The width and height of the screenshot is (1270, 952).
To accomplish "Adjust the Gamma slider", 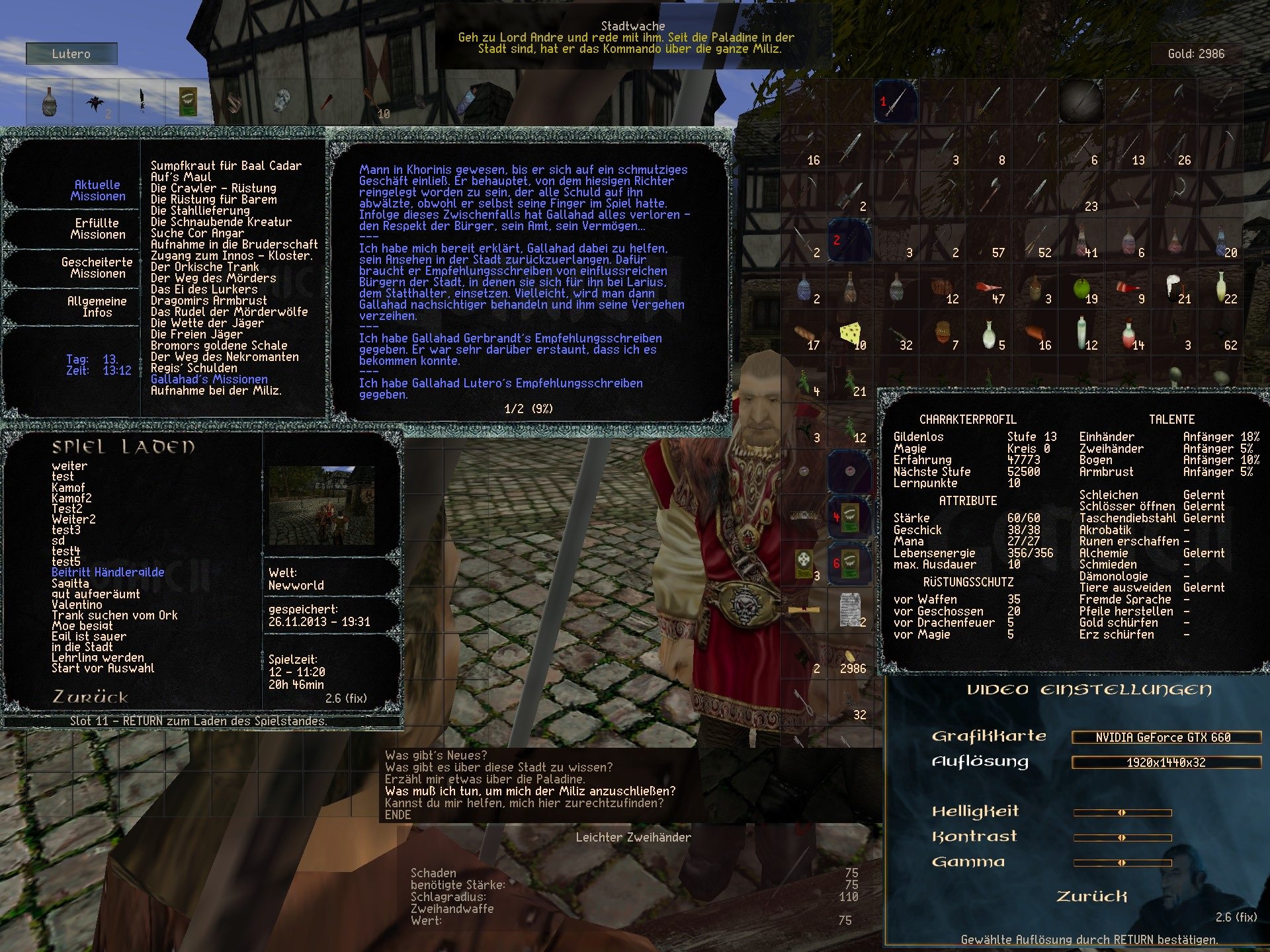I will [x=1122, y=863].
